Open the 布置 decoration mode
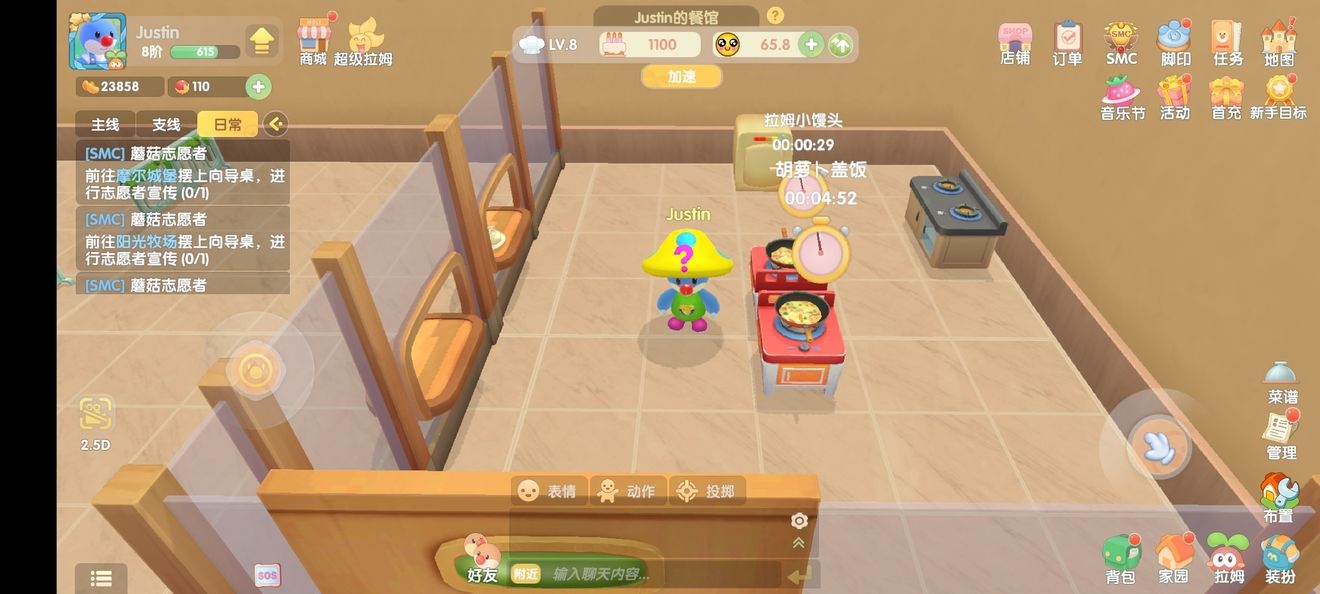This screenshot has height=594, width=1320. coord(1278,497)
